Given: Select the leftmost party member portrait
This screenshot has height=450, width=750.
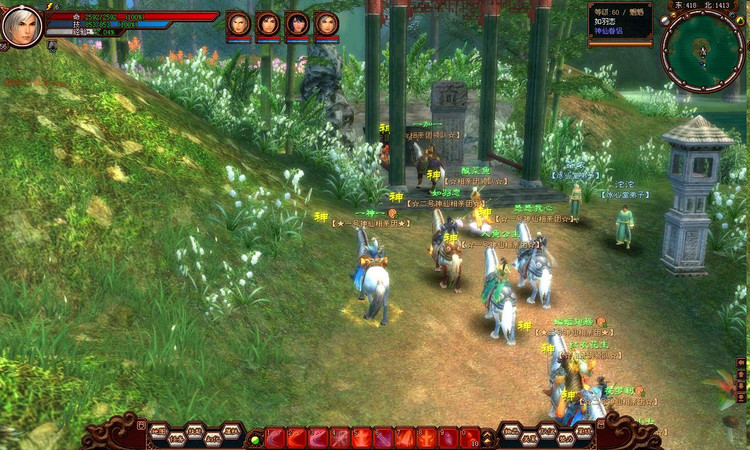Looking at the screenshot, I should coord(238,24).
